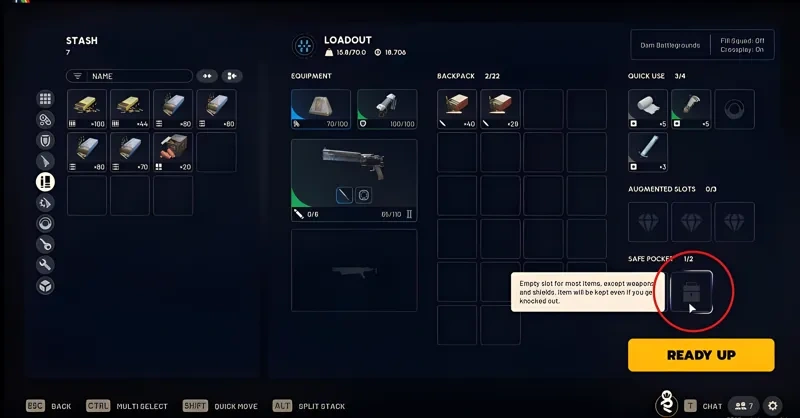Image resolution: width=800 pixels, height=418 pixels.
Task: Select the stash ammo stack of 100
Action: tap(87, 109)
